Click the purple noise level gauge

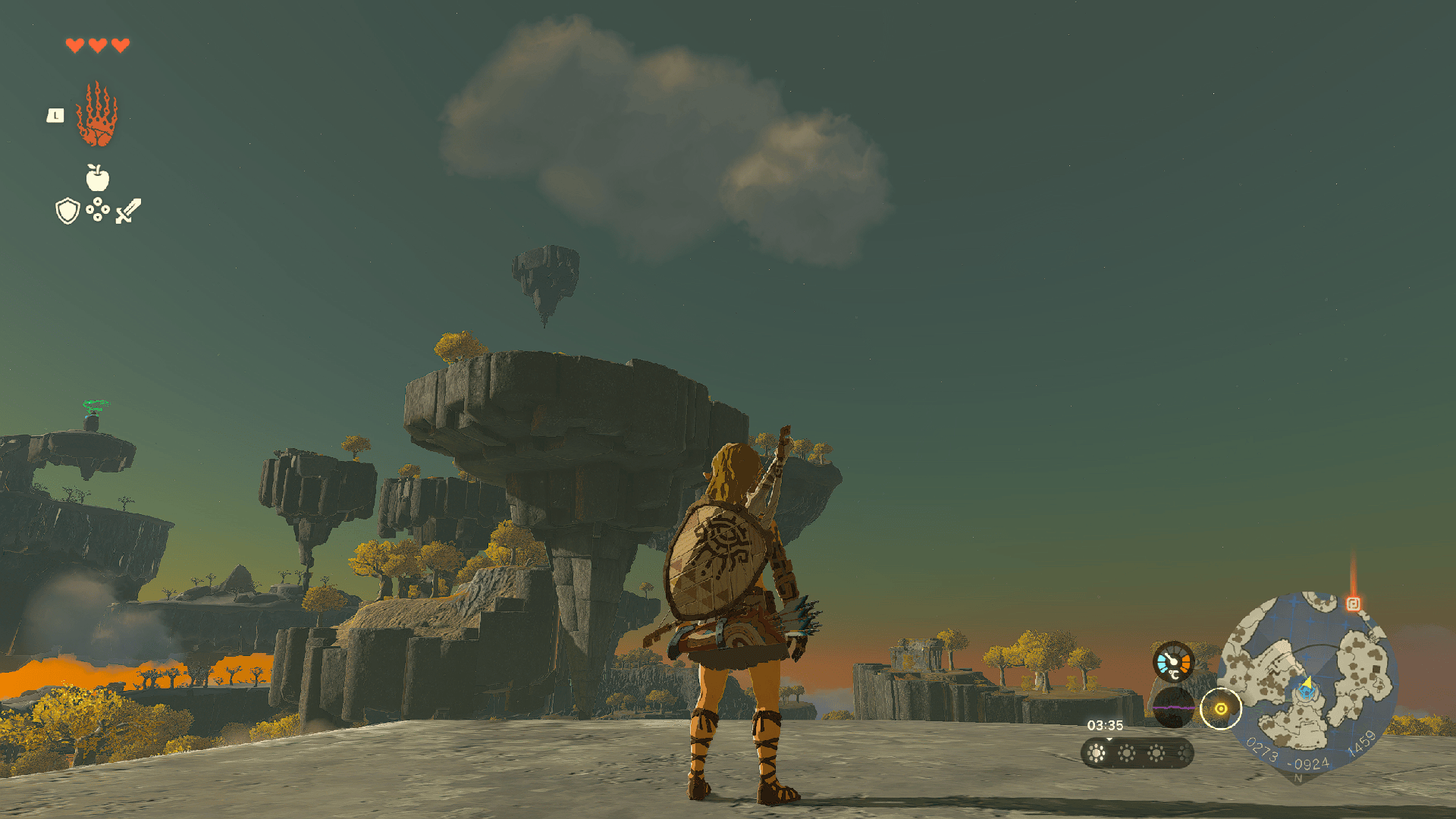click(1172, 708)
